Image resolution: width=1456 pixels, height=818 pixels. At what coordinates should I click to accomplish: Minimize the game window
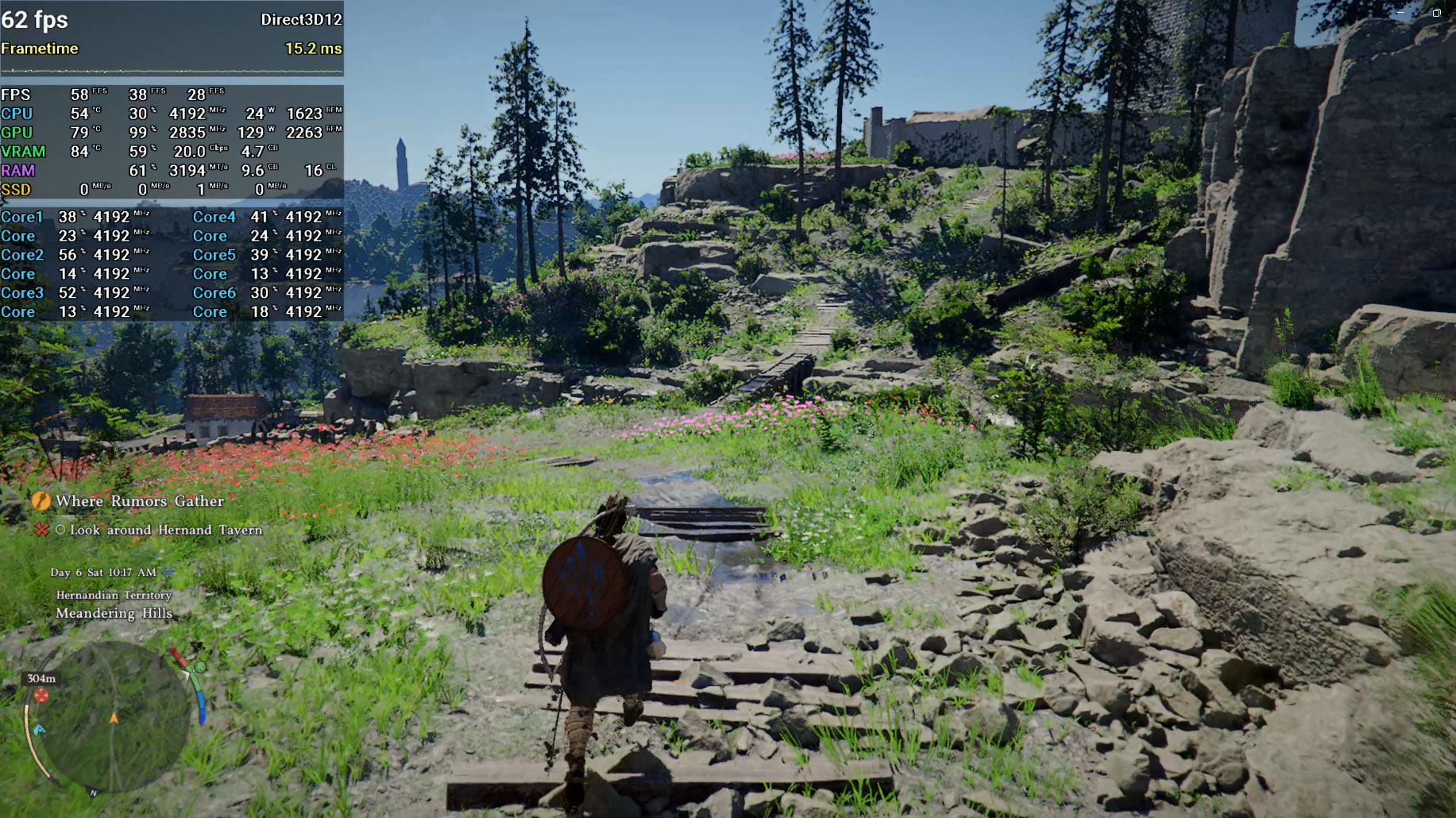click(x=1400, y=13)
